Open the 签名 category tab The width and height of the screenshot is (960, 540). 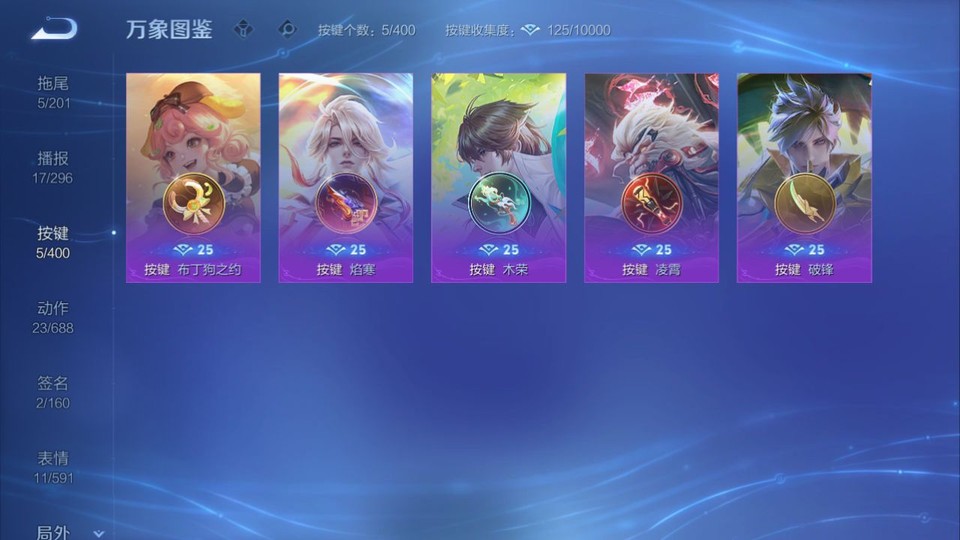54,392
